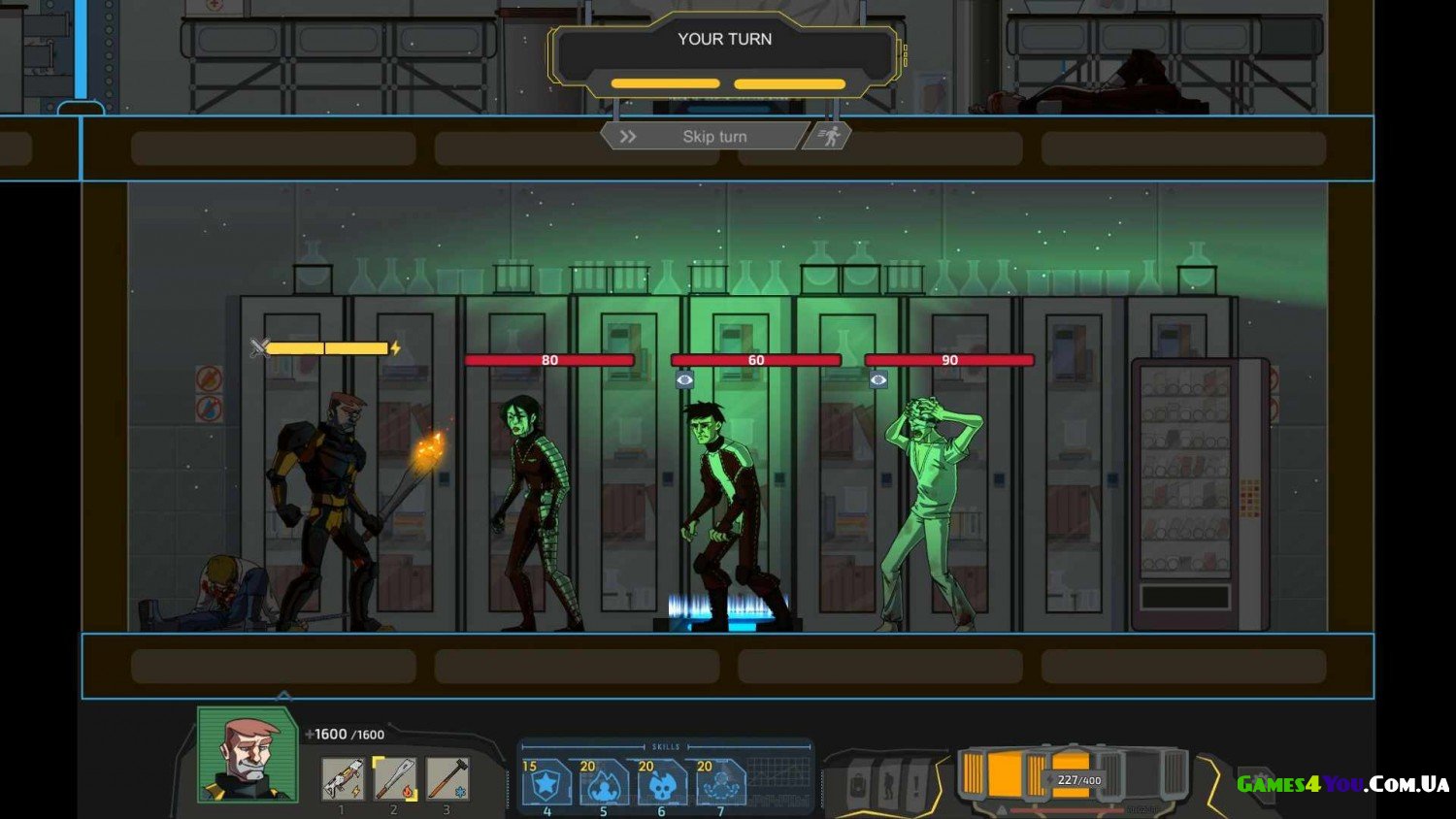Use the flame figure skill
This screenshot has width=1456, height=819.
(x=604, y=782)
